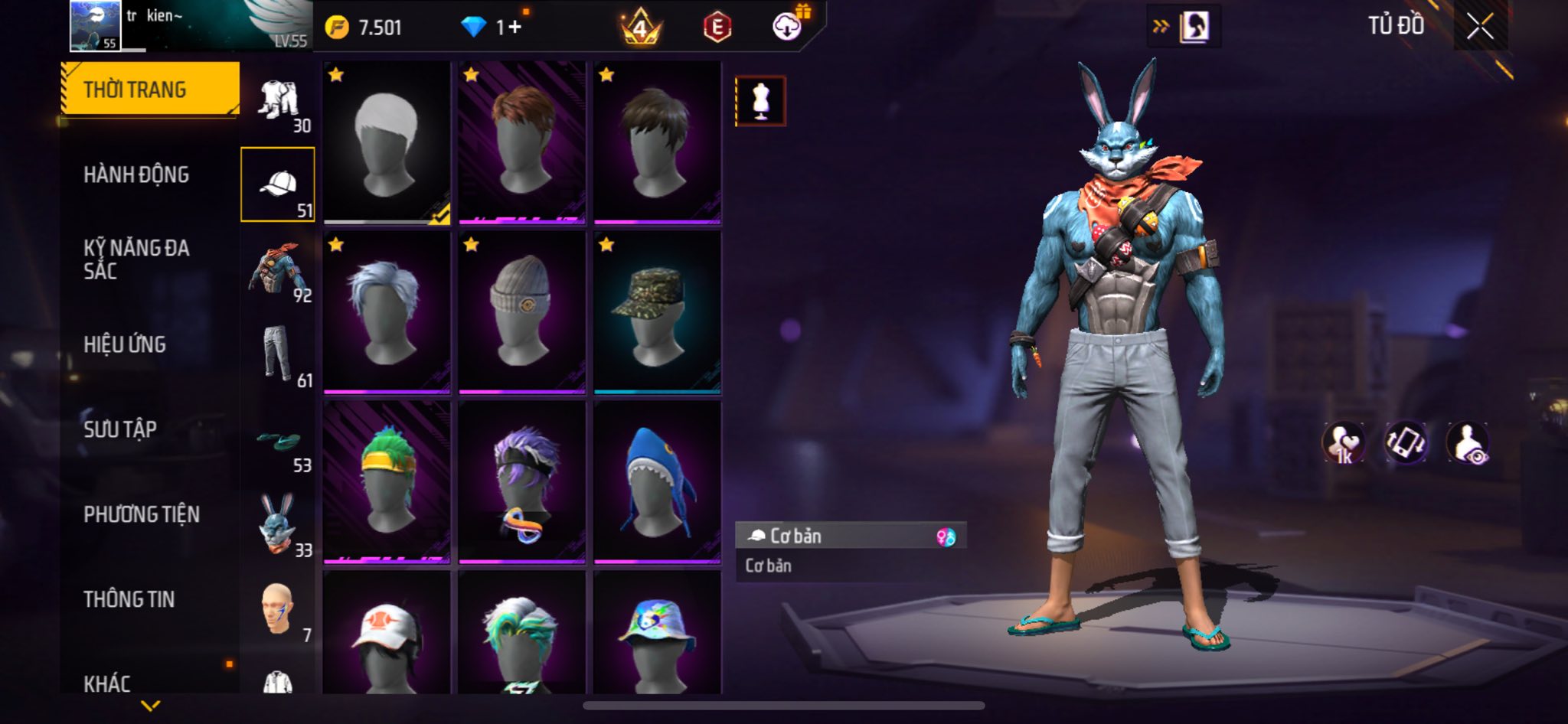This screenshot has height=724, width=1568.
Task: Select the outfit sets category tab
Action: pos(278,104)
